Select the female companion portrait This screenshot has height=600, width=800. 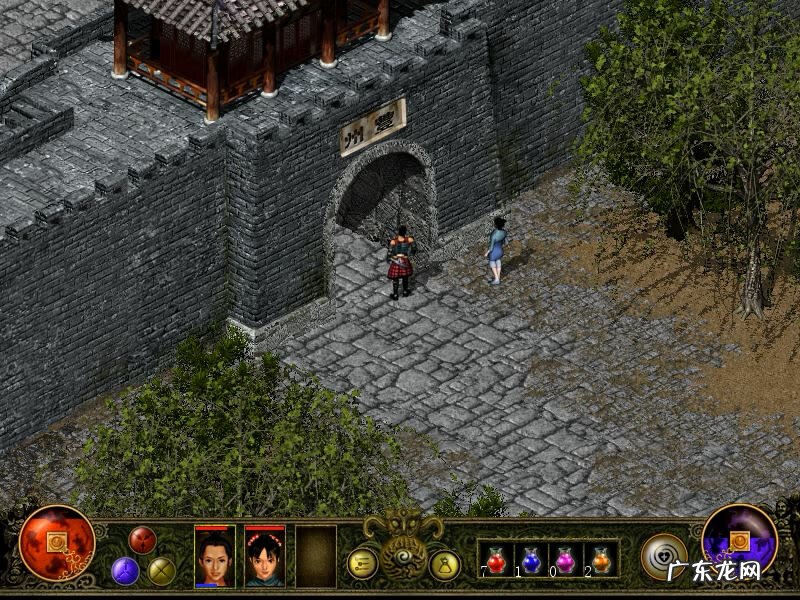coord(265,556)
